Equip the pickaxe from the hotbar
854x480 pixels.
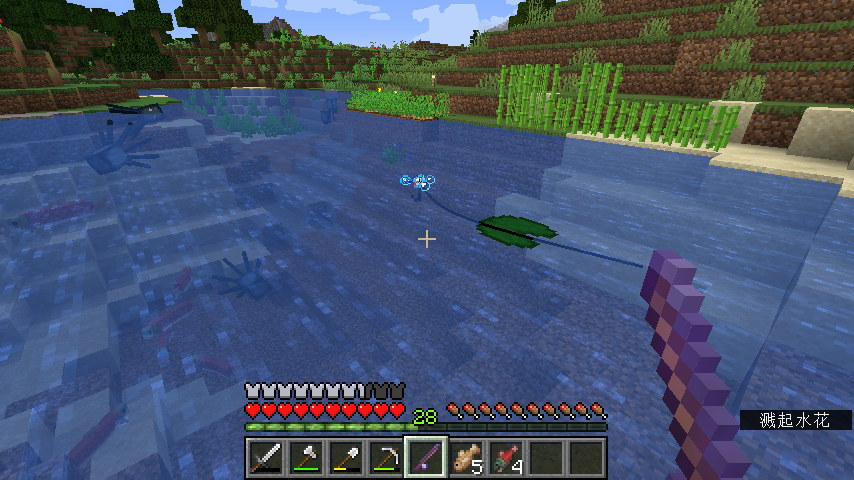pos(385,458)
